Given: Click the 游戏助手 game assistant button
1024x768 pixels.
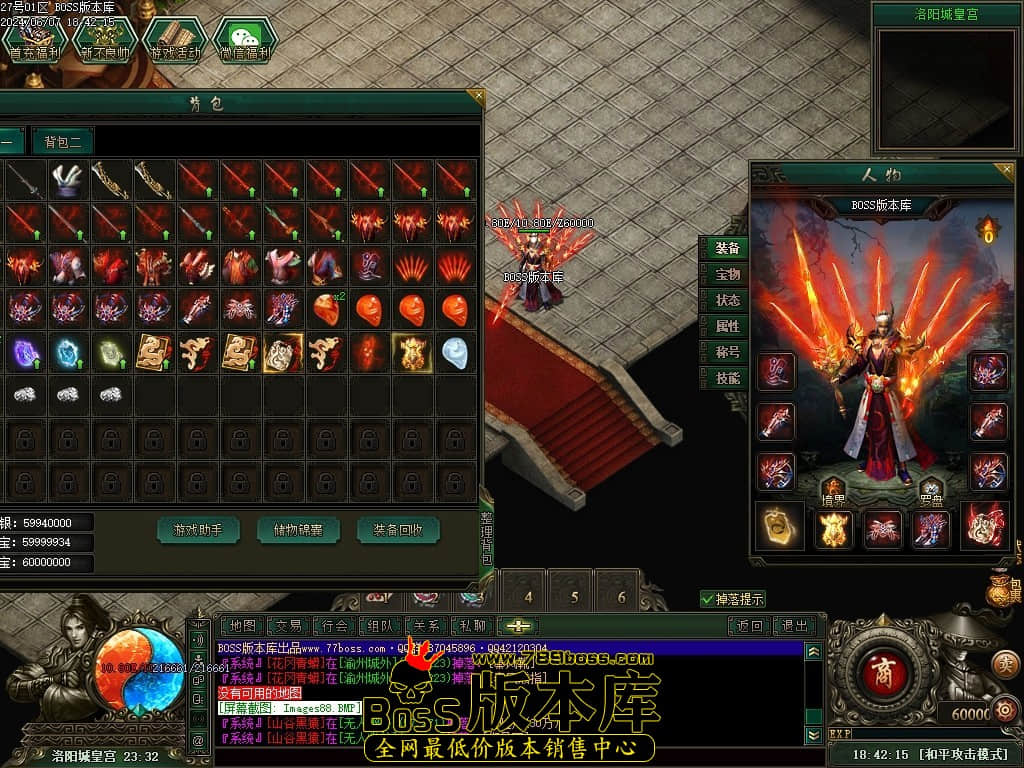Looking at the screenshot, I should pos(198,530).
